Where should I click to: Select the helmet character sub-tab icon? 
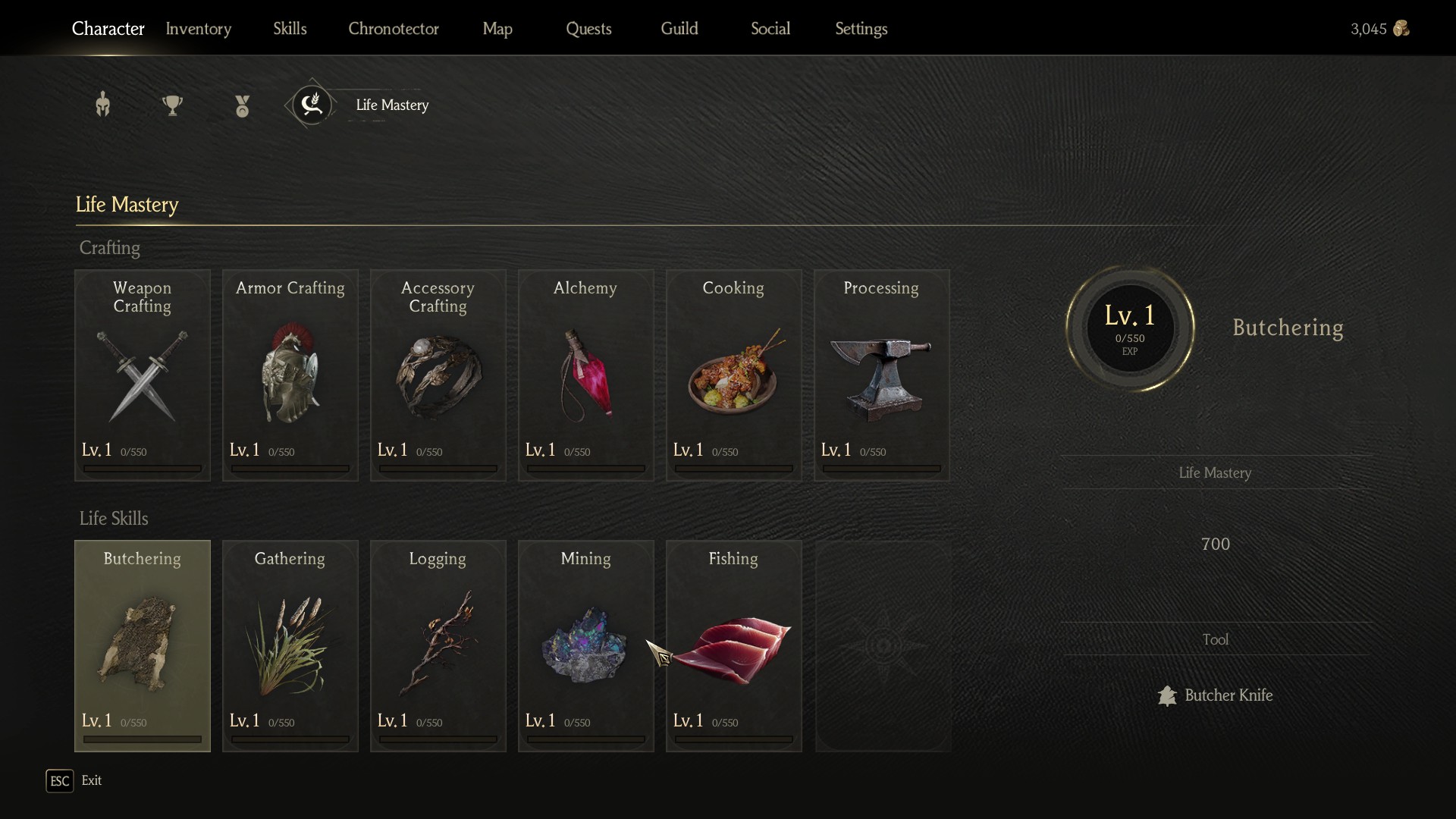tap(103, 105)
